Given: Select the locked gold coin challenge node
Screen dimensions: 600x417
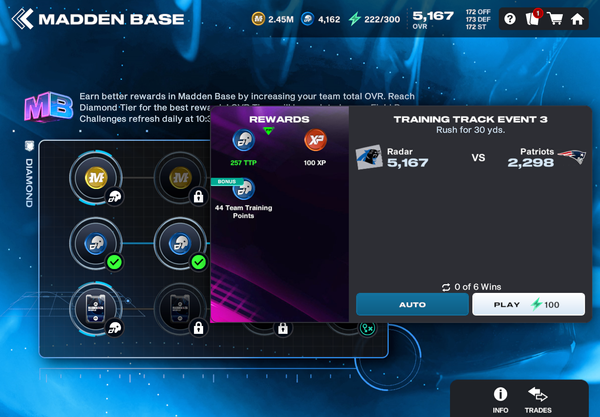Looking at the screenshot, I should click(180, 177).
